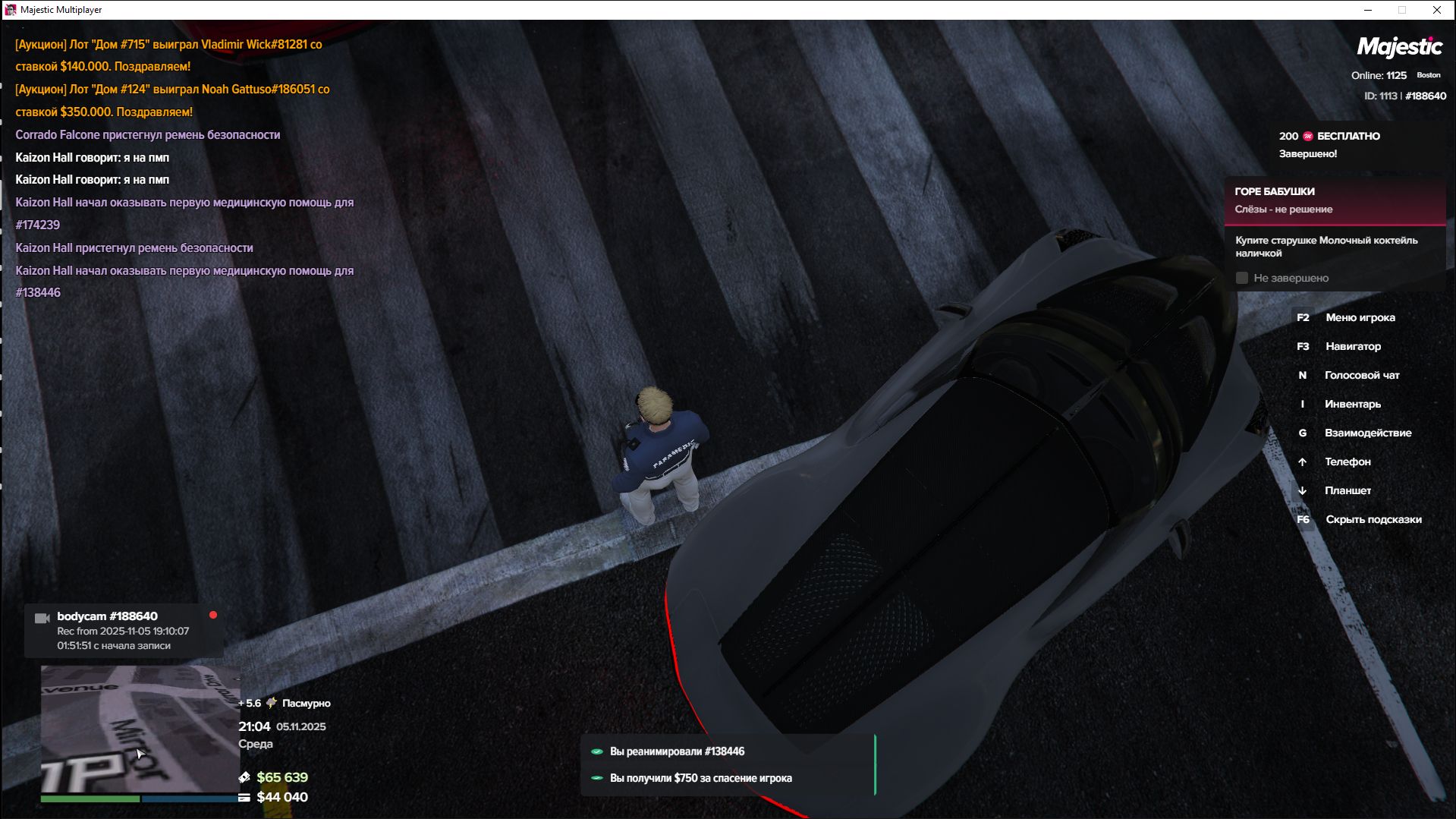Image resolution: width=1456 pixels, height=819 pixels.
Task: Select the bodycam recording panel
Action: click(x=124, y=631)
